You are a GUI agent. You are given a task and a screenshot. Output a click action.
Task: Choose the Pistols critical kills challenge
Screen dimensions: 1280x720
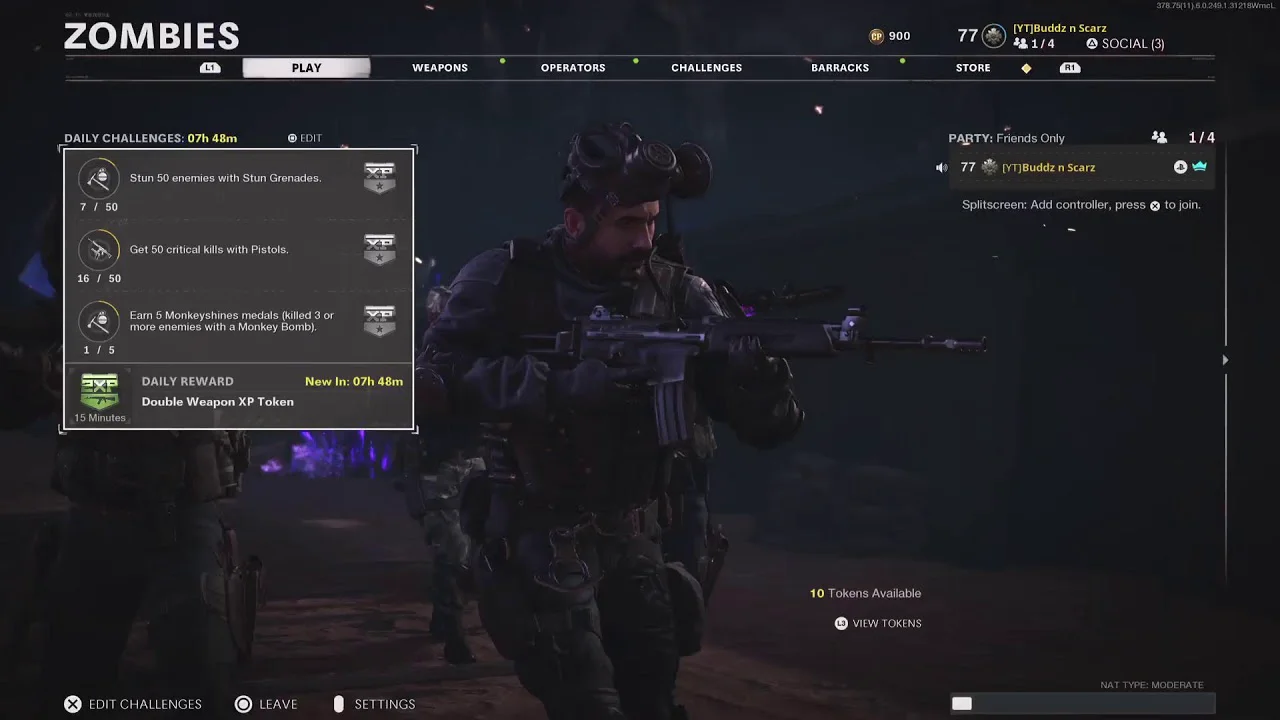click(238, 255)
